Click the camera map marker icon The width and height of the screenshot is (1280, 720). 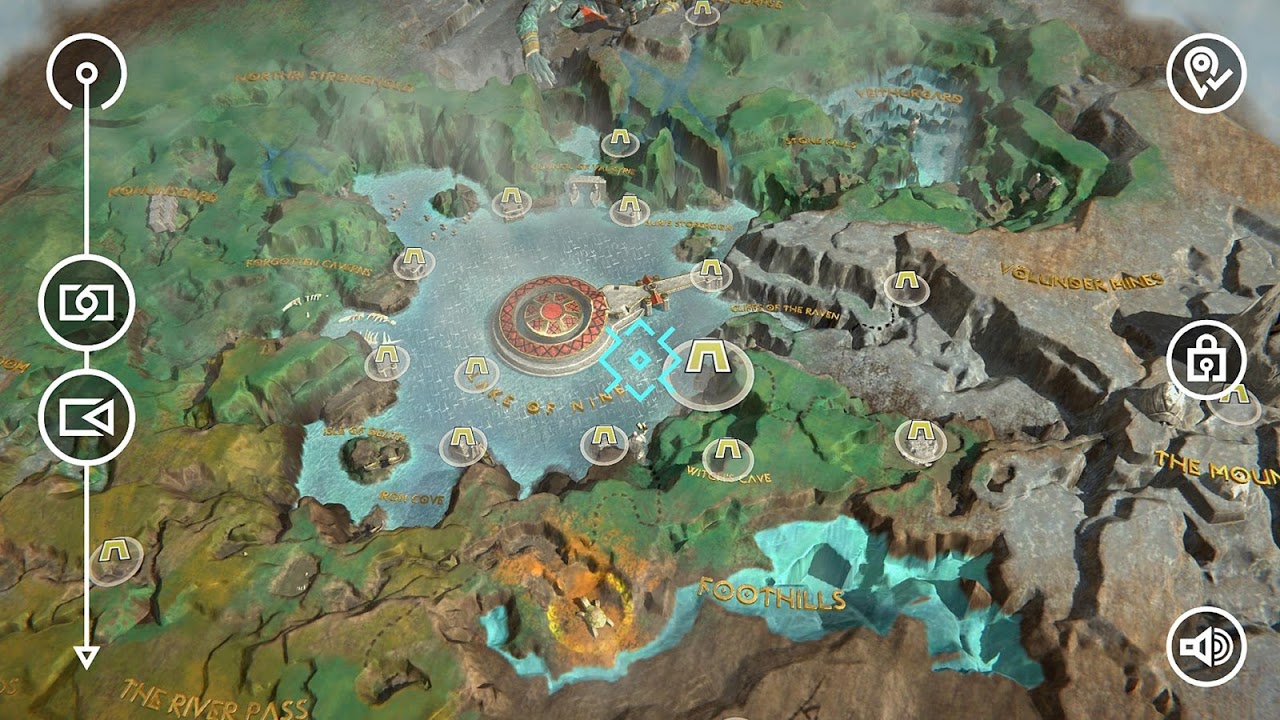(88, 298)
